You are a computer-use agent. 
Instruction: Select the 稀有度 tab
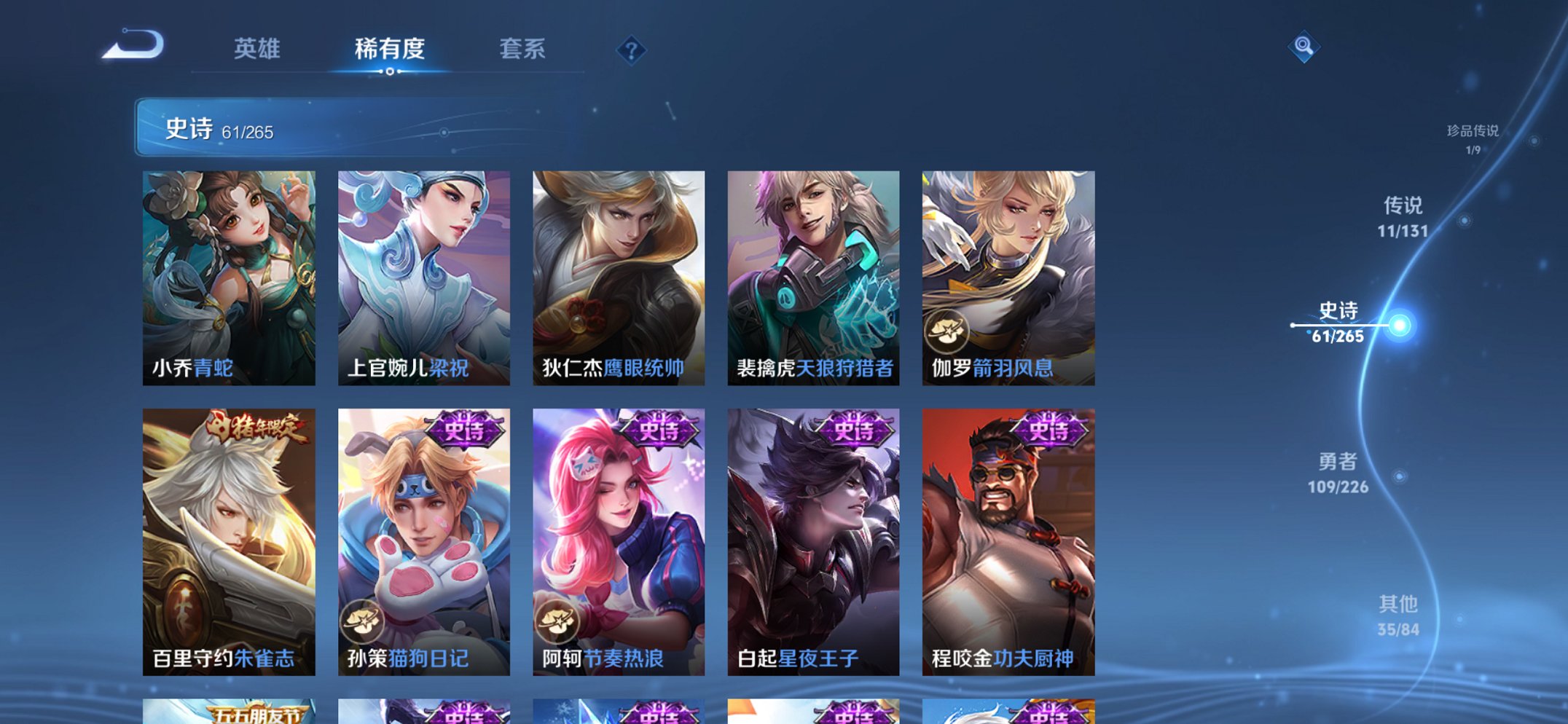point(388,49)
